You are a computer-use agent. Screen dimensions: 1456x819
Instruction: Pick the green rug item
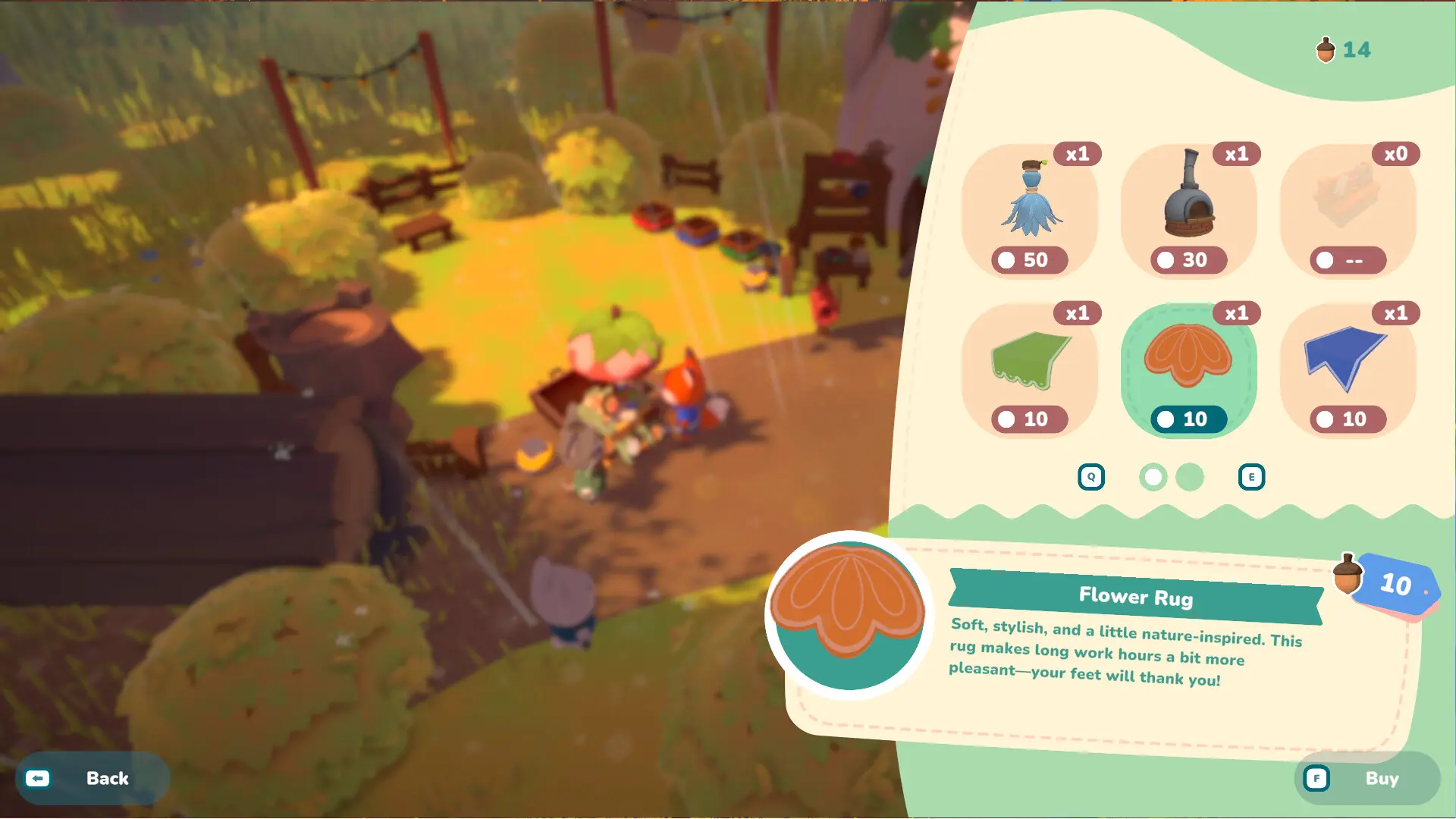[x=1030, y=369]
